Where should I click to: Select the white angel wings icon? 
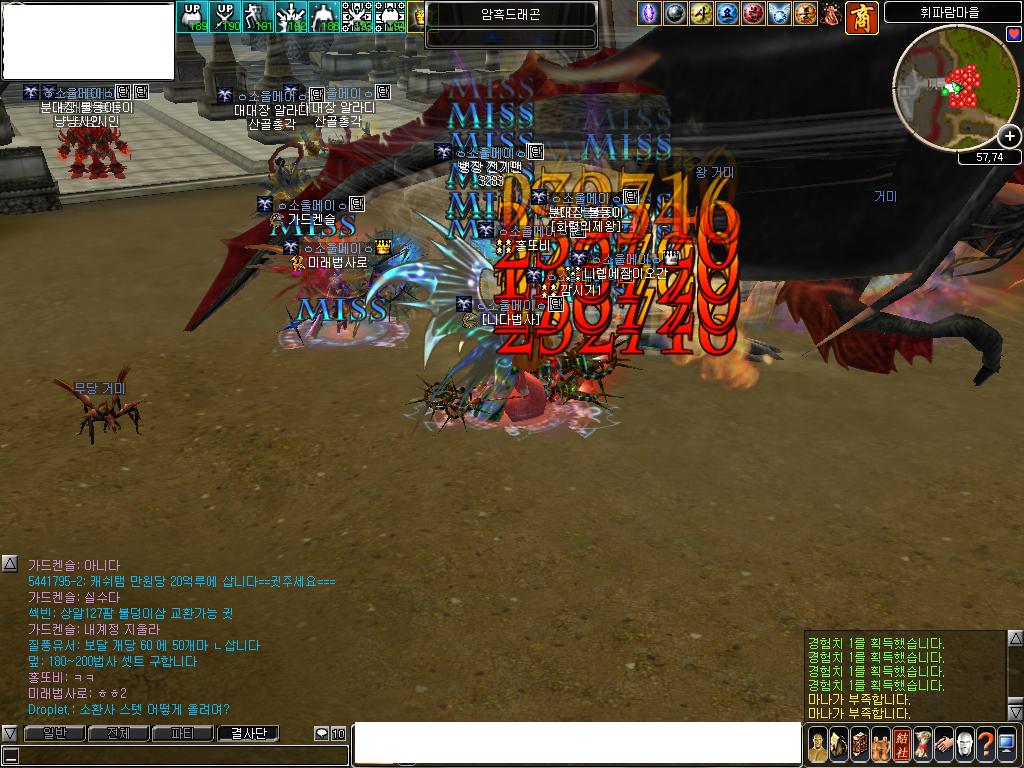pyautogui.click(x=780, y=14)
